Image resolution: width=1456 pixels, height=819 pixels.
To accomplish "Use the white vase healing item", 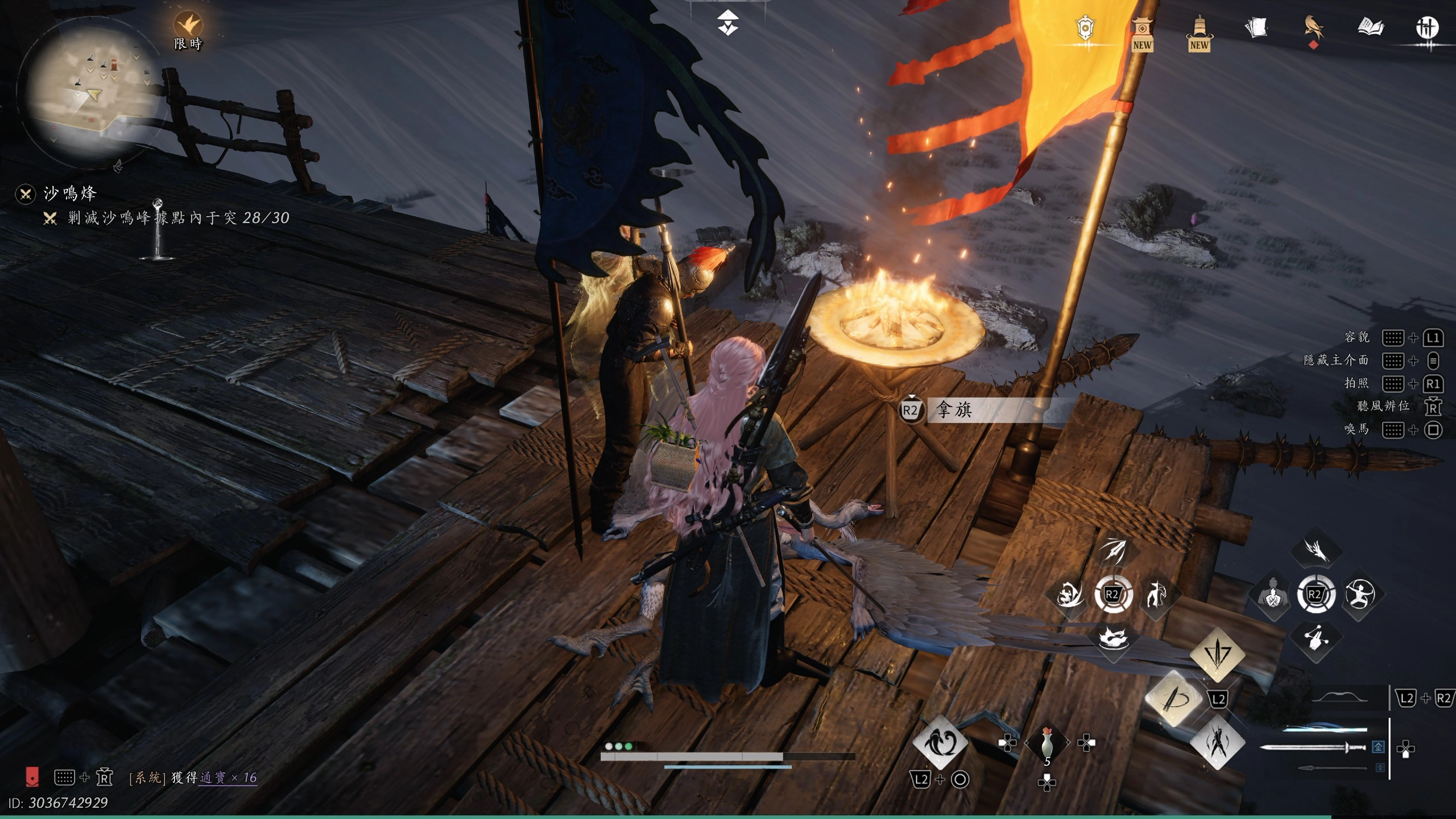I will [x=1046, y=743].
